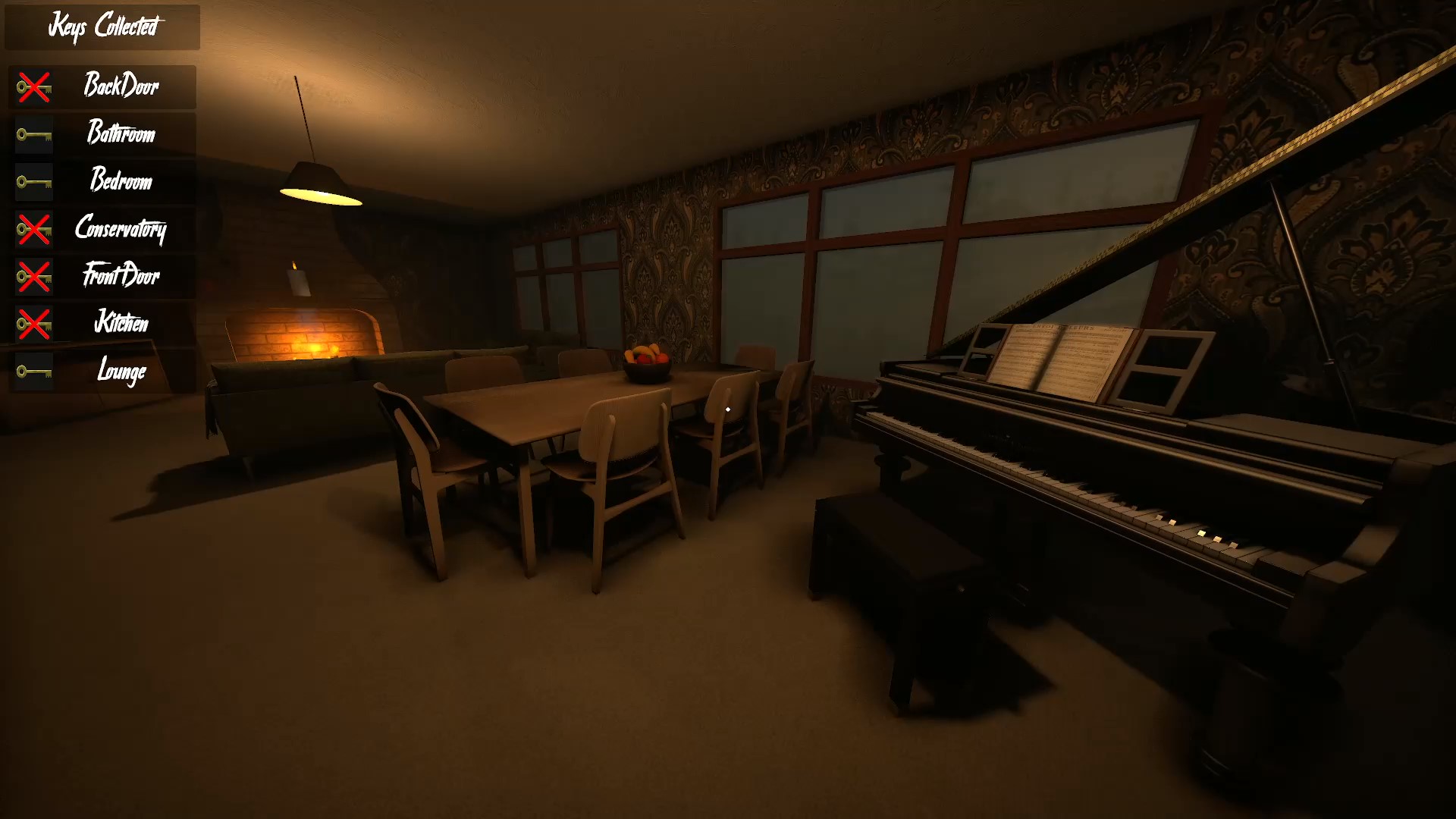Click the Bedroom key entry
The height and width of the screenshot is (819, 1456).
tap(103, 181)
